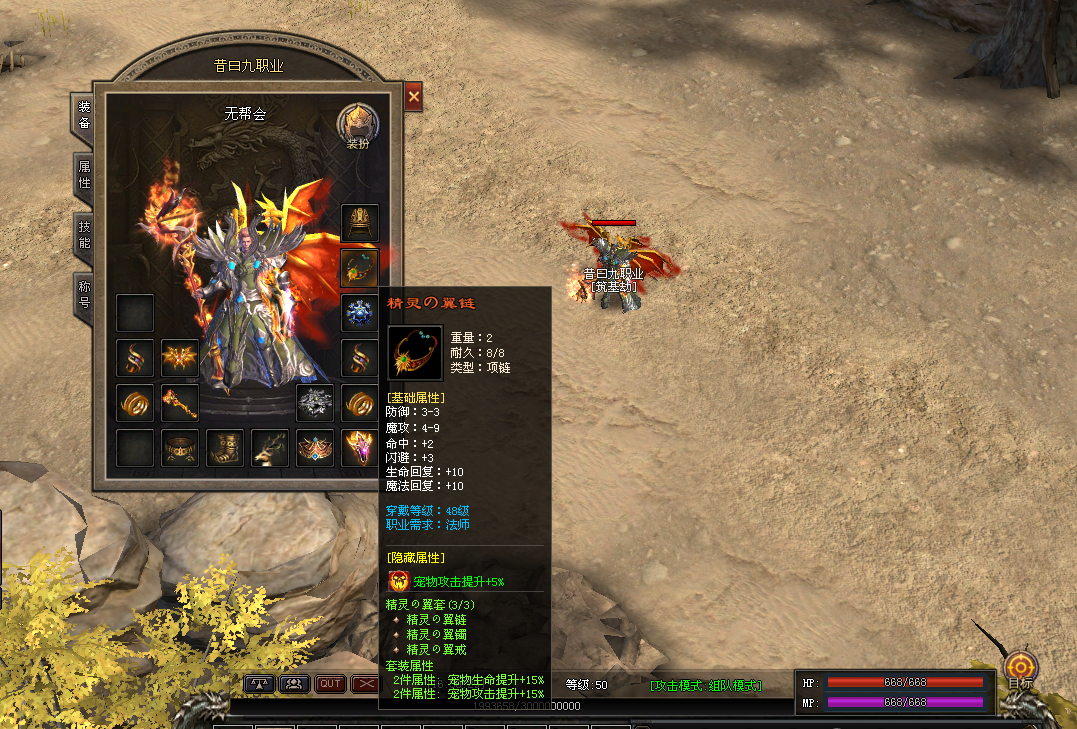Select the golden helmet equipment slot
Viewport: 1077px width, 729px height.
359,223
